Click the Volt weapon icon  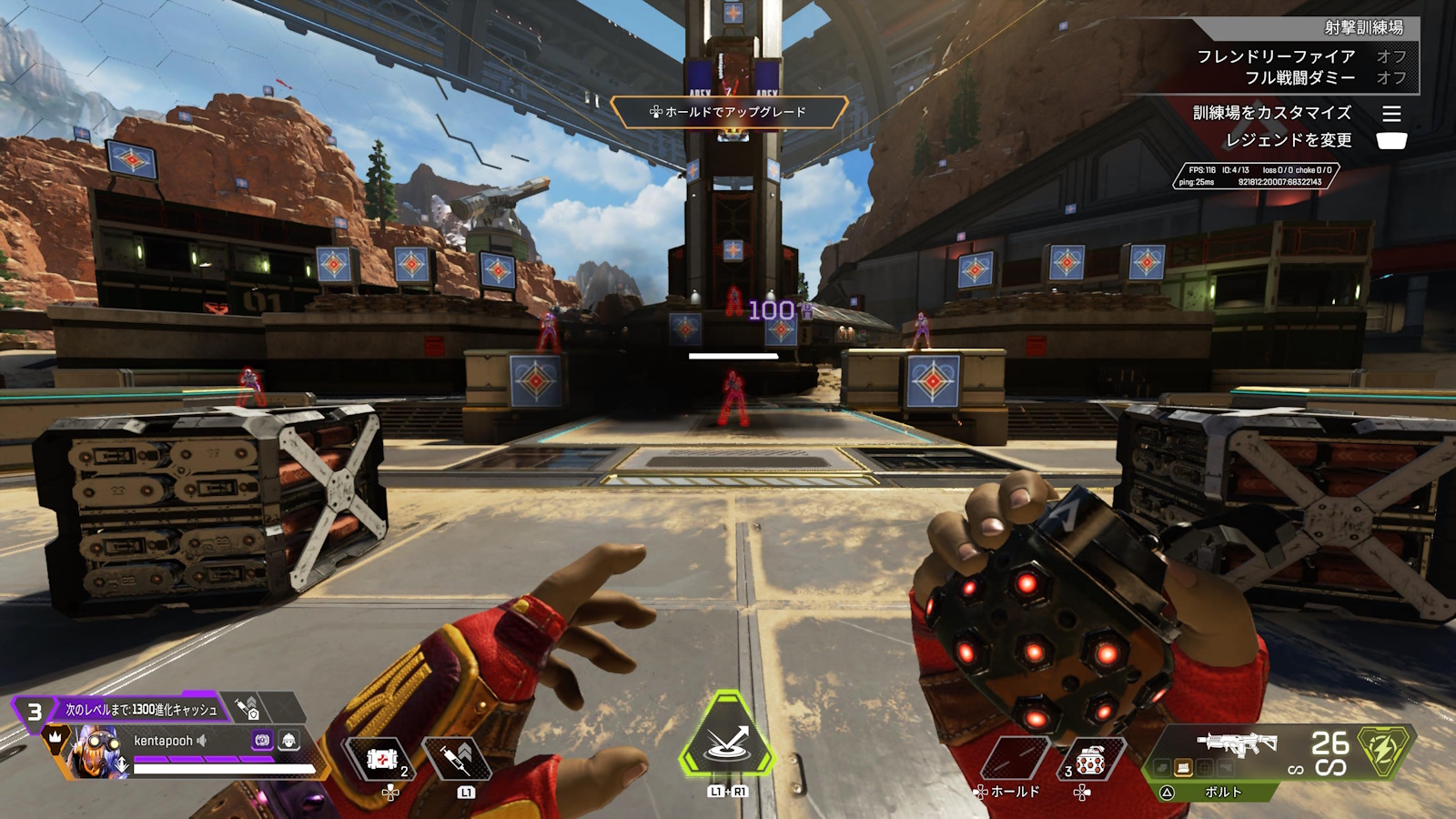(1237, 743)
